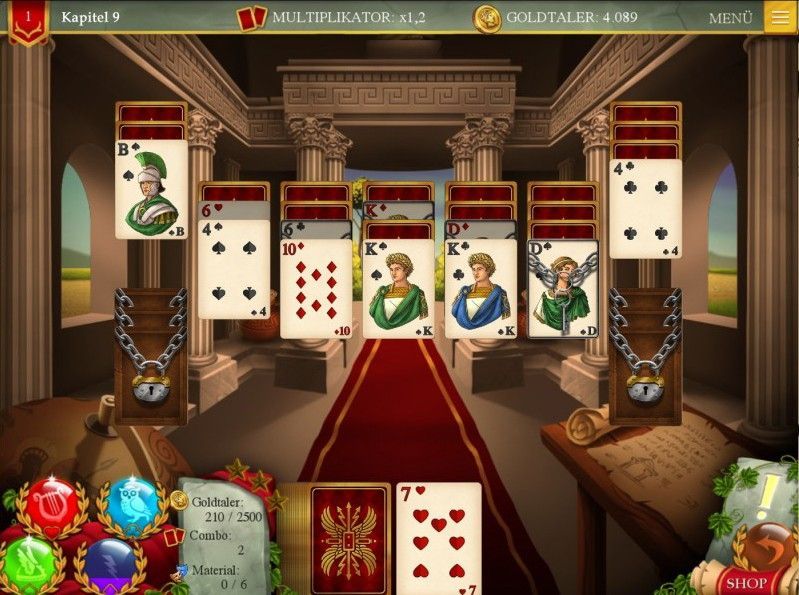Select the chained queen card

click(x=563, y=288)
